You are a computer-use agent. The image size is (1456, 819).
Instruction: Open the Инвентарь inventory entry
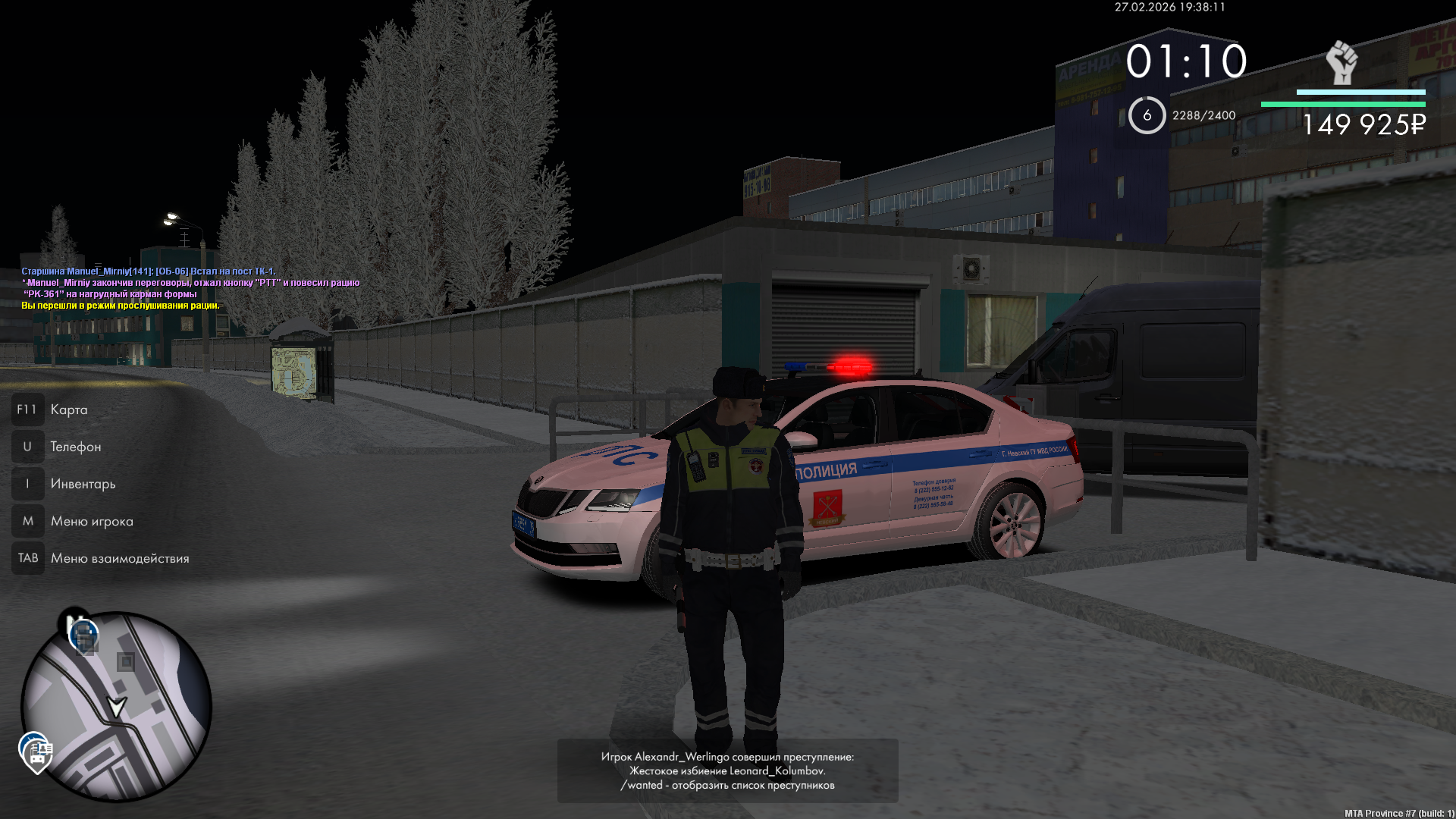click(83, 484)
